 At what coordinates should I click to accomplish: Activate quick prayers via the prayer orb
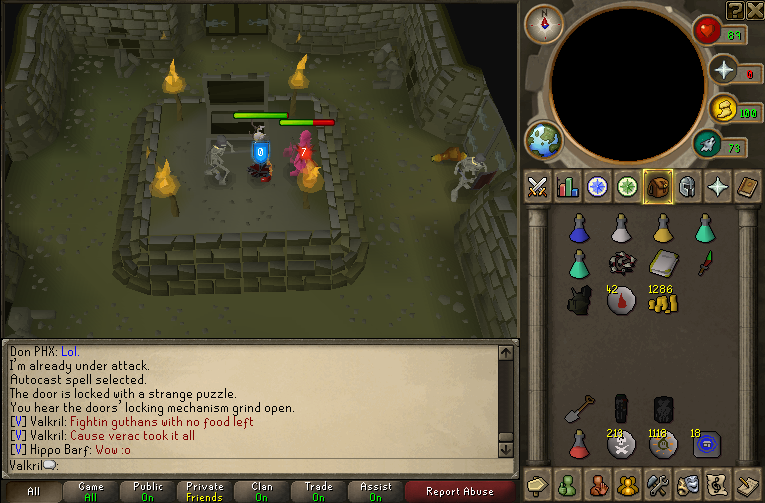pyautogui.click(x=722, y=69)
